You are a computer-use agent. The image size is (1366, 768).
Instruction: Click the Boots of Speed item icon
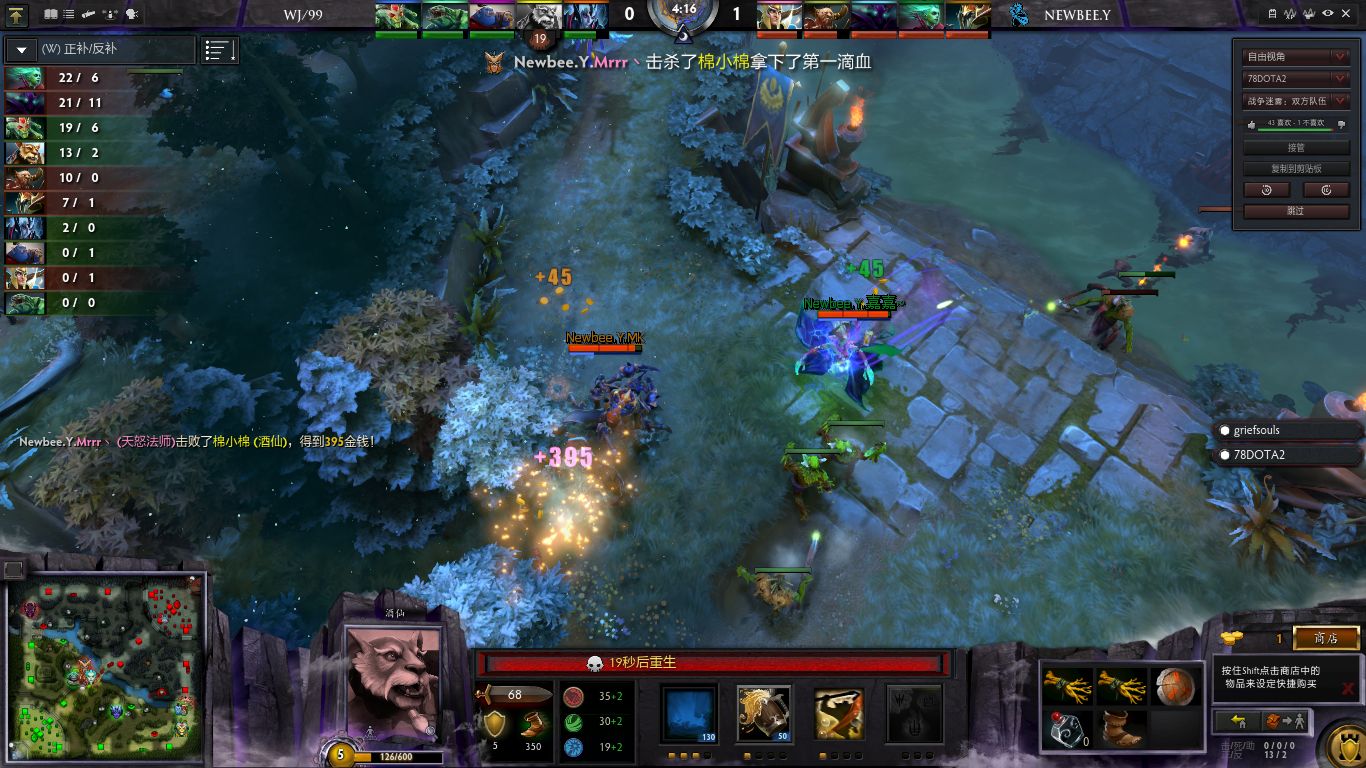(1120, 727)
